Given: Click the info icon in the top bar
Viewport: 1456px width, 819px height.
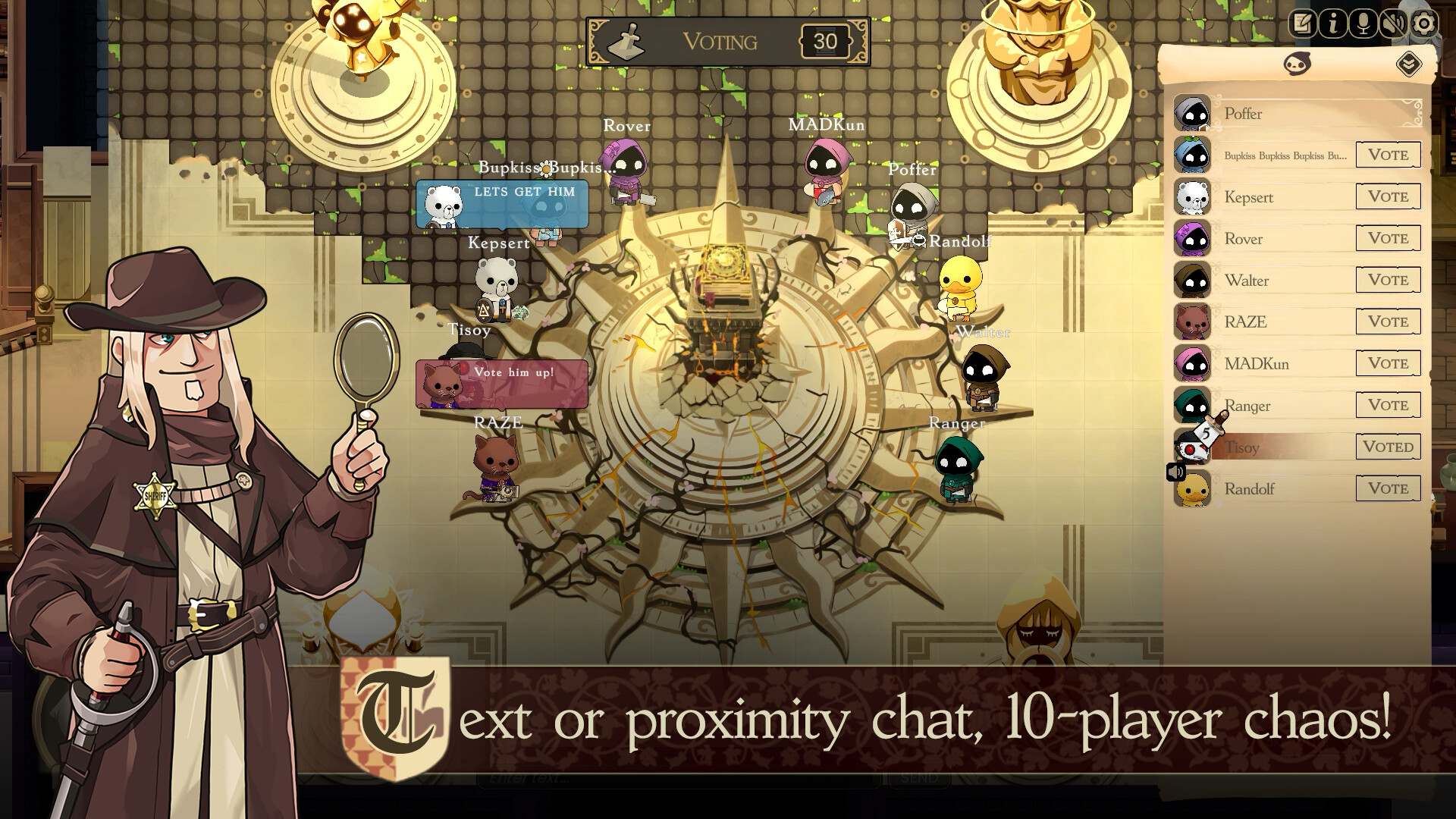Looking at the screenshot, I should pyautogui.click(x=1334, y=24).
